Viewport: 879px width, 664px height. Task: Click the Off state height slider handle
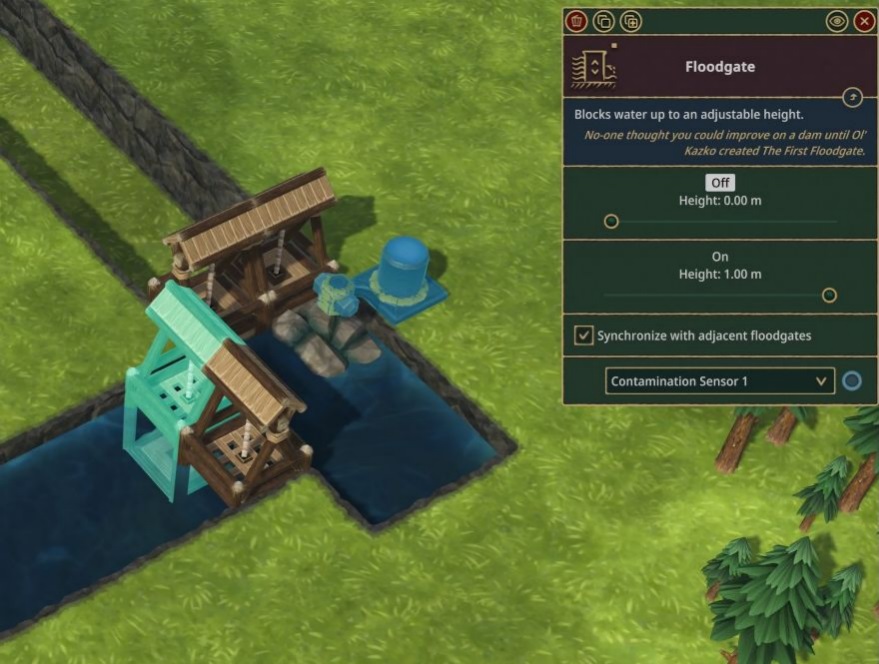611,221
